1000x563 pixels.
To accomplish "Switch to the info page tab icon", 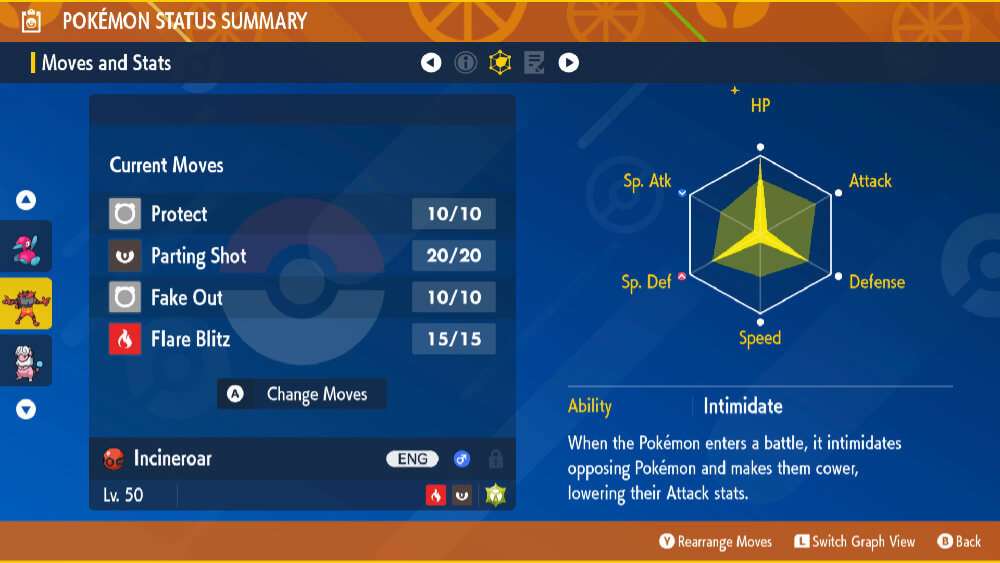I will (466, 63).
